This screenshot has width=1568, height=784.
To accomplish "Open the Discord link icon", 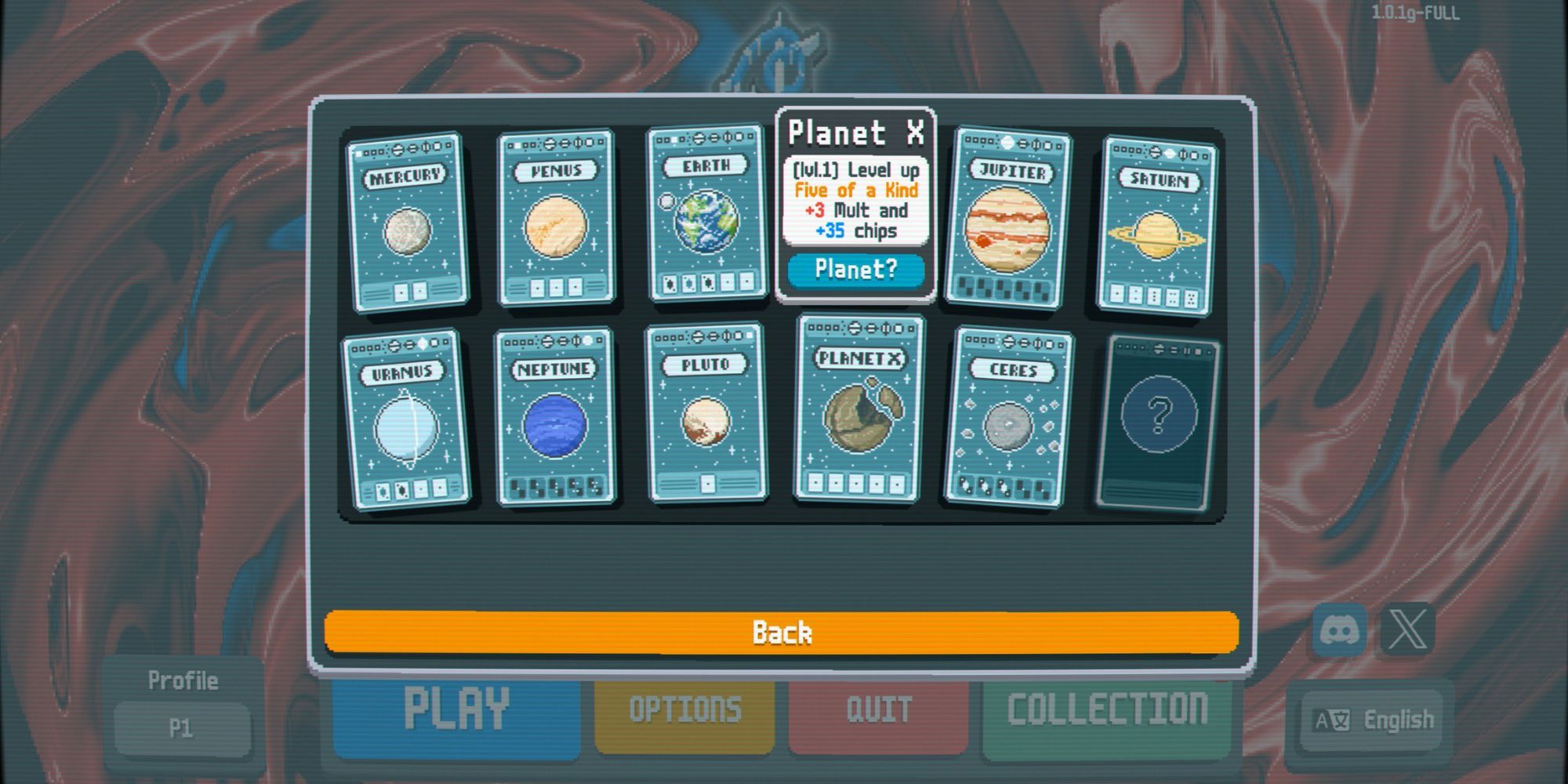I will tap(1339, 630).
